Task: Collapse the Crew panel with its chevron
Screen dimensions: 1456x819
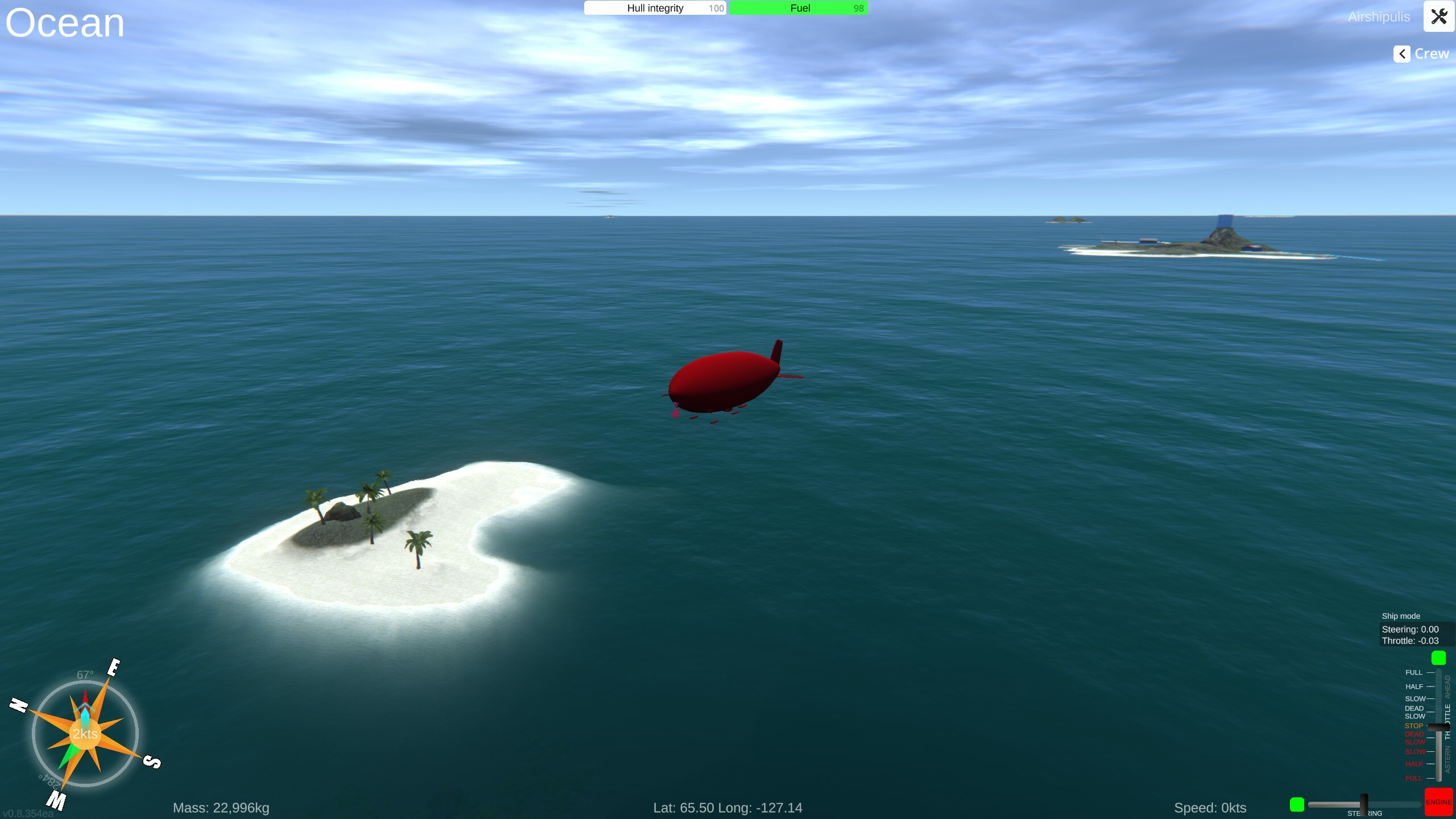Action: [1401, 53]
